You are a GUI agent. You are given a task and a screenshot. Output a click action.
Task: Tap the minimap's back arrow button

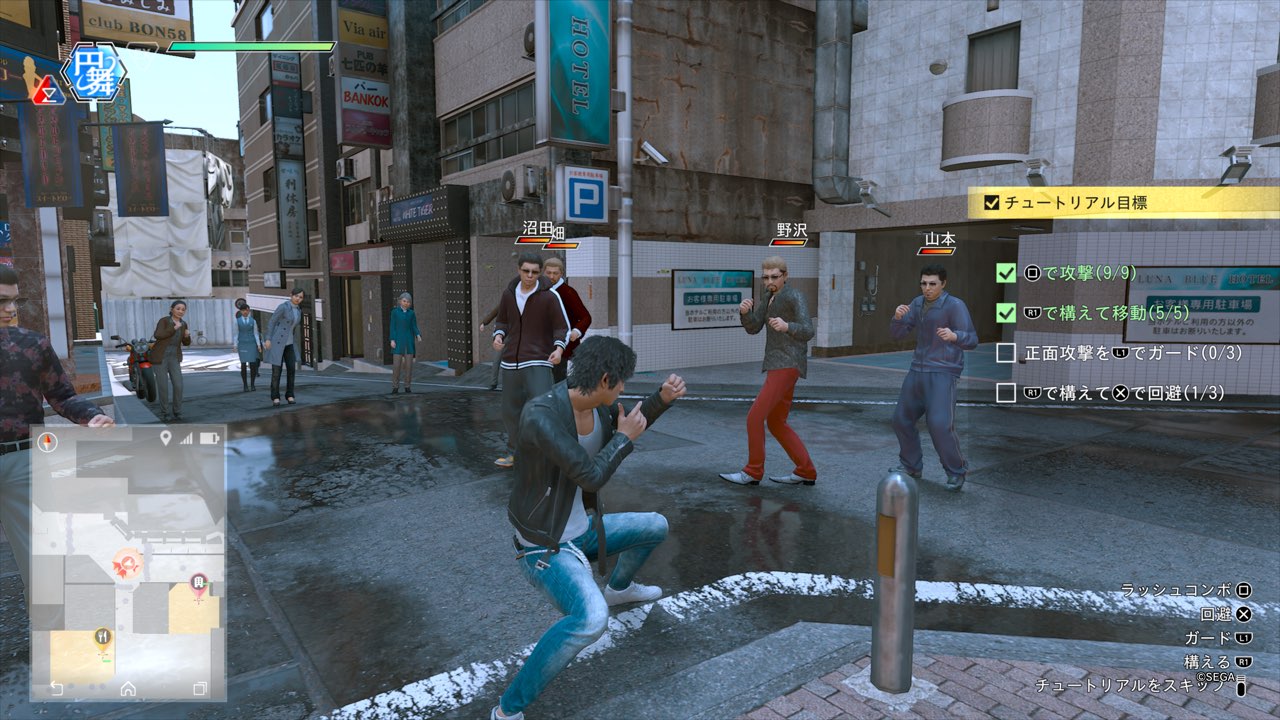pos(57,689)
